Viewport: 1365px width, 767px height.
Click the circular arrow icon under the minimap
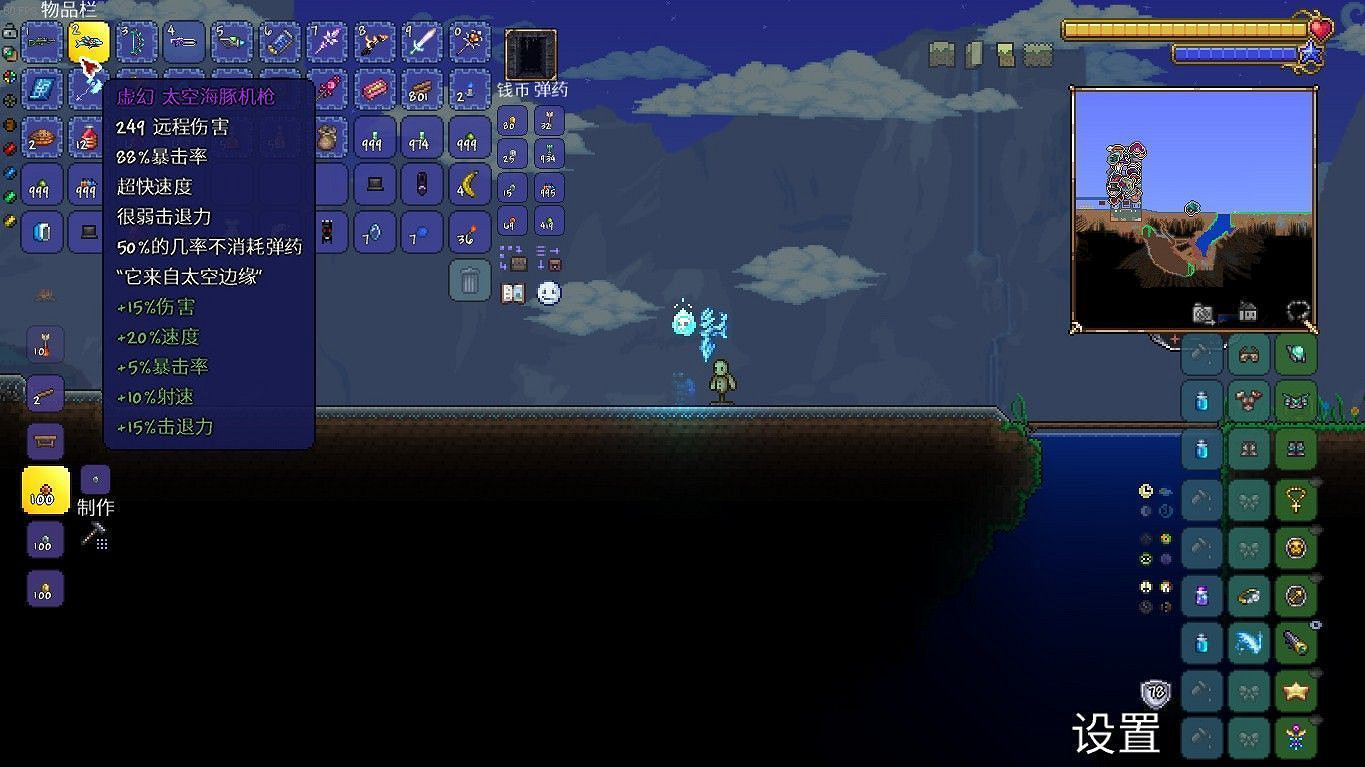(1298, 311)
